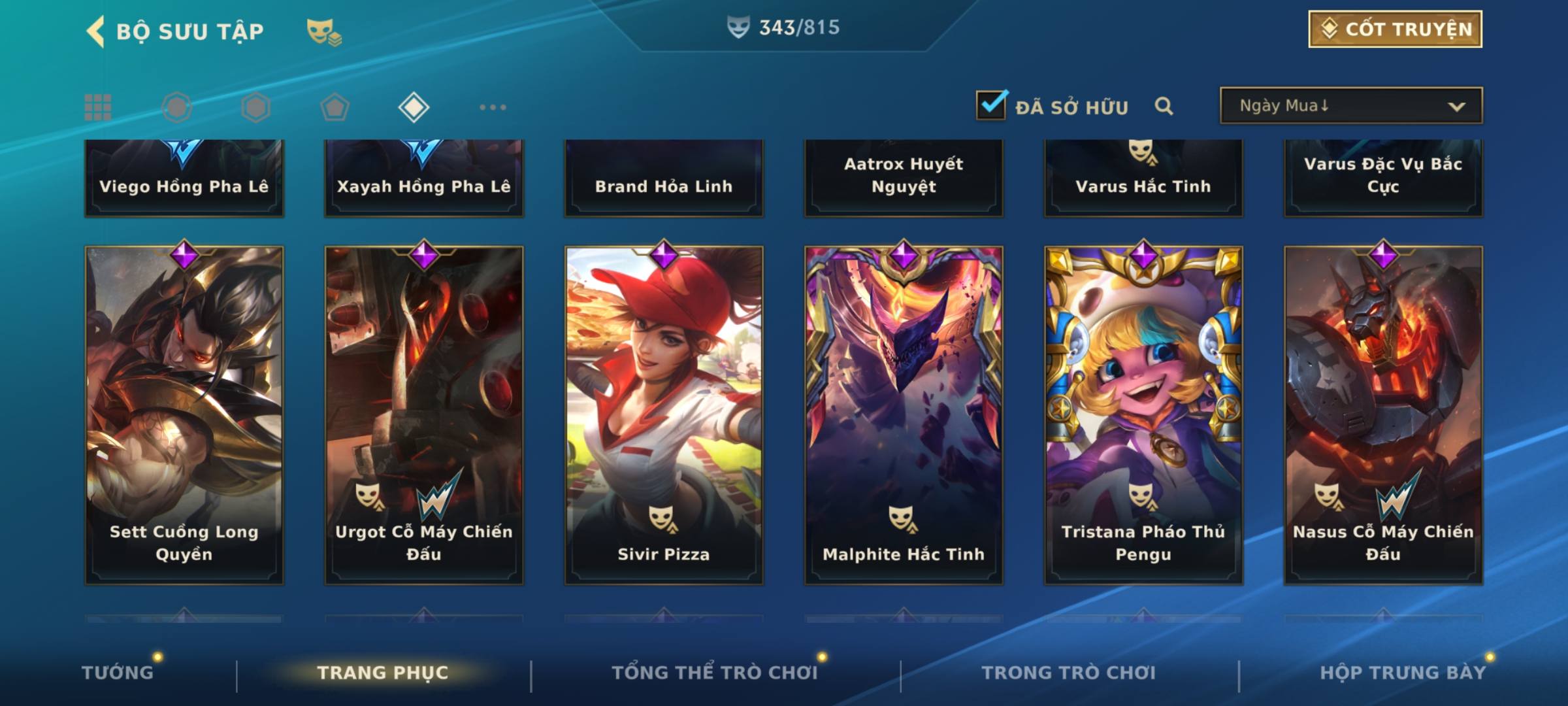1568x706 pixels.
Task: Select Tristana Pháo Thủ Pengu skin
Action: [x=1143, y=414]
